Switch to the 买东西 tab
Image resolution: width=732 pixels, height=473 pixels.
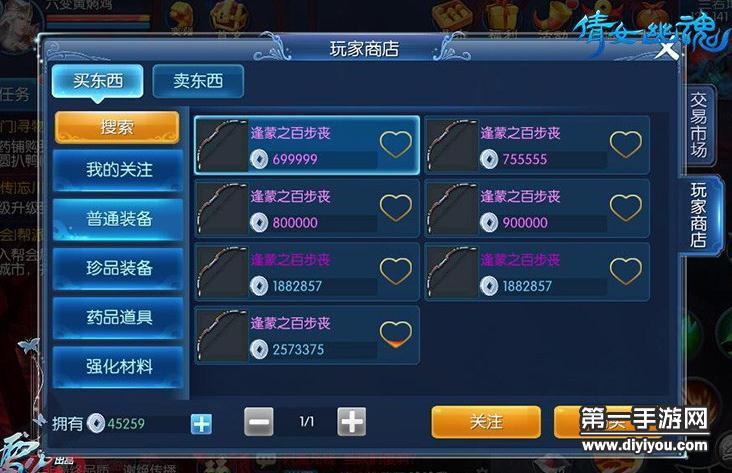(97, 82)
